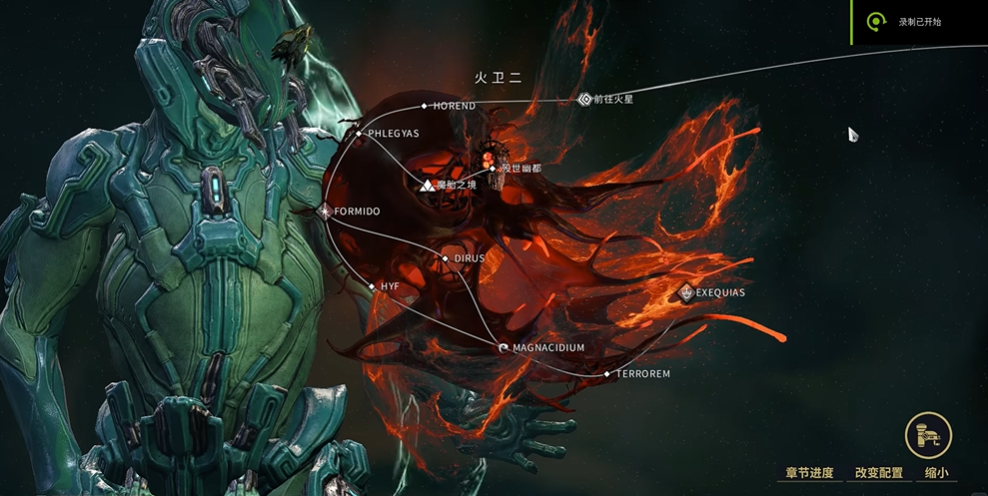The image size is (988, 496).
Task: Open the FORMIDO mission node
Action: [326, 211]
